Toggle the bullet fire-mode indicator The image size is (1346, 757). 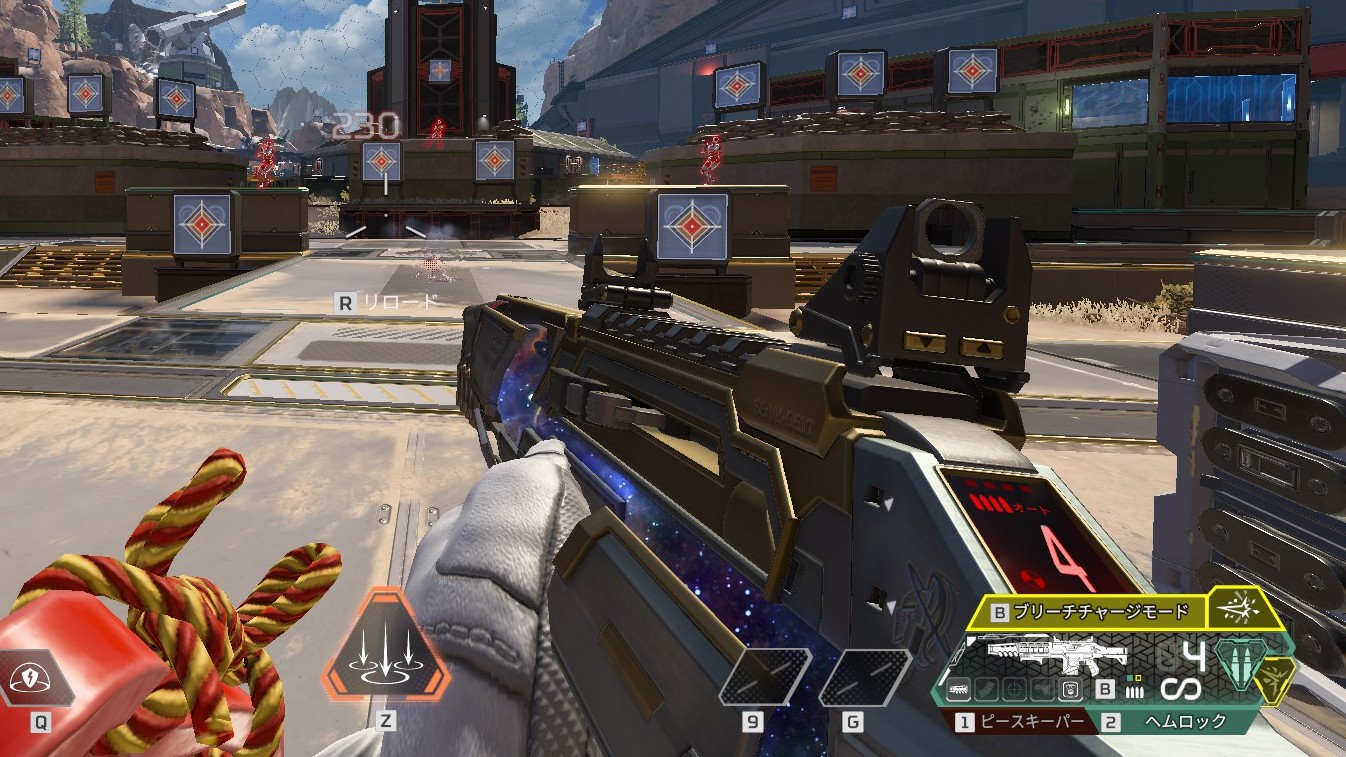tap(1133, 689)
